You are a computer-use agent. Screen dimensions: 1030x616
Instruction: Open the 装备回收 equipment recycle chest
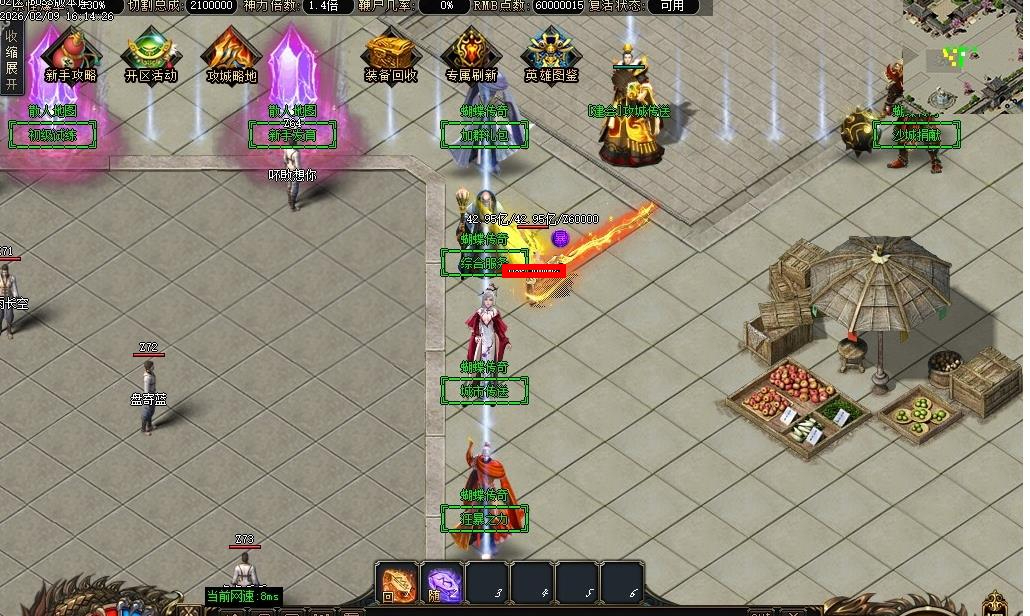tap(391, 54)
